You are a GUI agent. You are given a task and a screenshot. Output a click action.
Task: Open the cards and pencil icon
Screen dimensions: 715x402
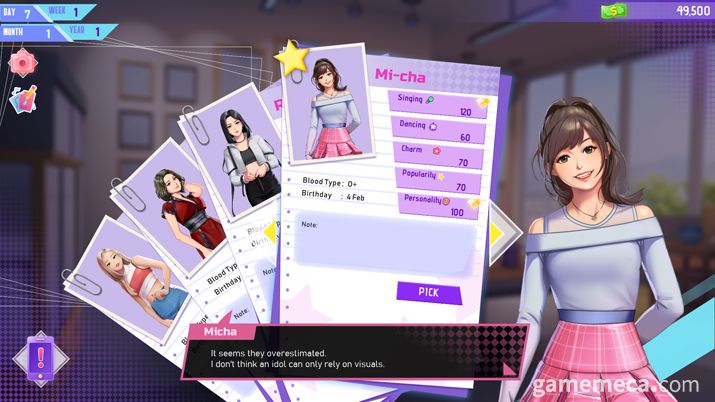pyautogui.click(x=21, y=100)
